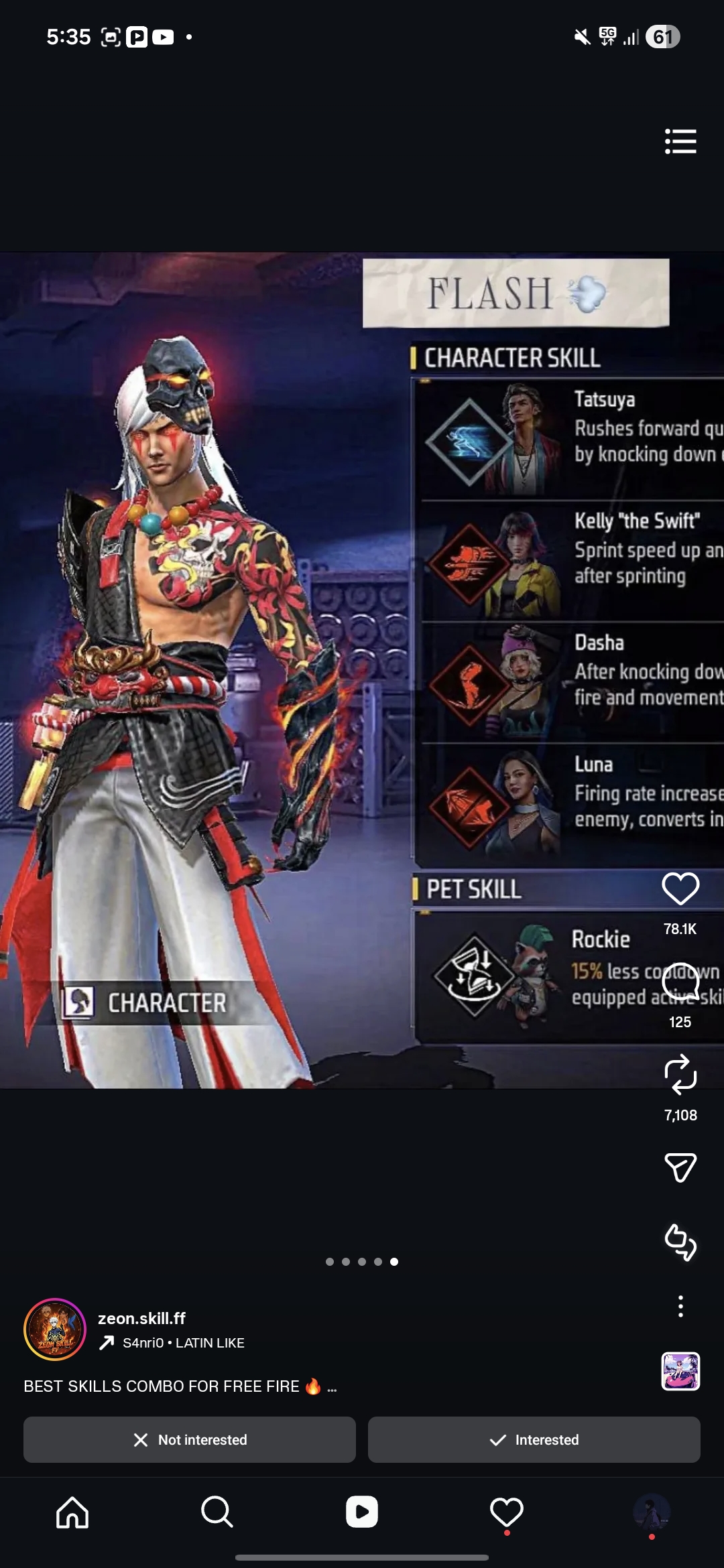This screenshot has width=724, height=1568.
Task: Go to the Home tab
Action: click(72, 1512)
